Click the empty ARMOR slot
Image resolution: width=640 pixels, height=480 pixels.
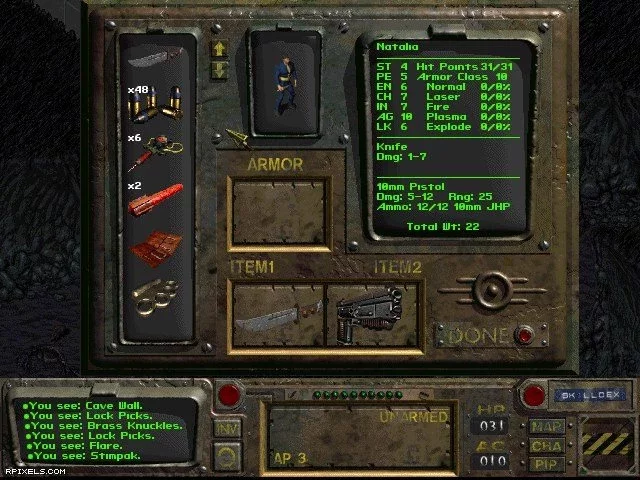[x=279, y=214]
